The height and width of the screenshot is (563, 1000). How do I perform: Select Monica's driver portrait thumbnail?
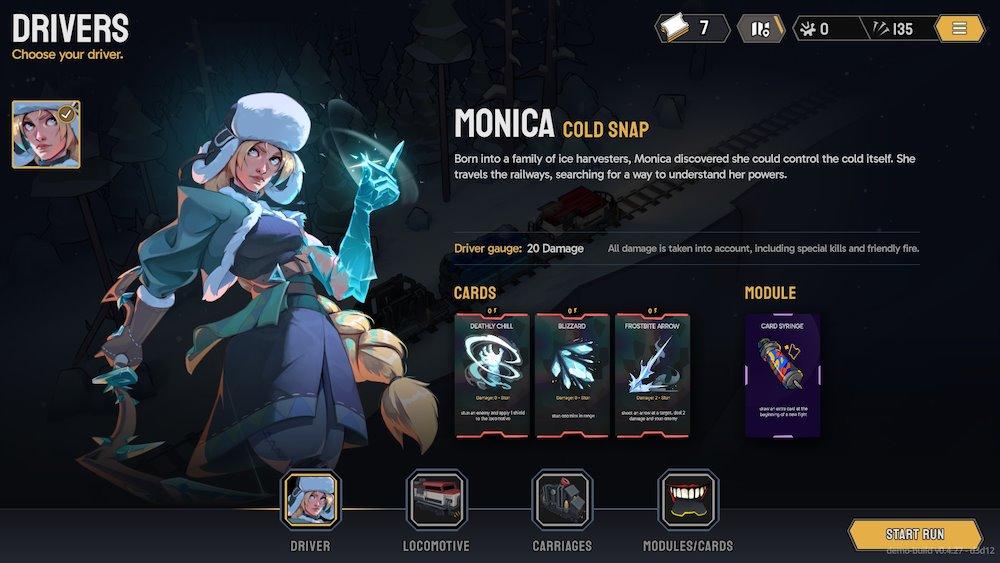46,134
